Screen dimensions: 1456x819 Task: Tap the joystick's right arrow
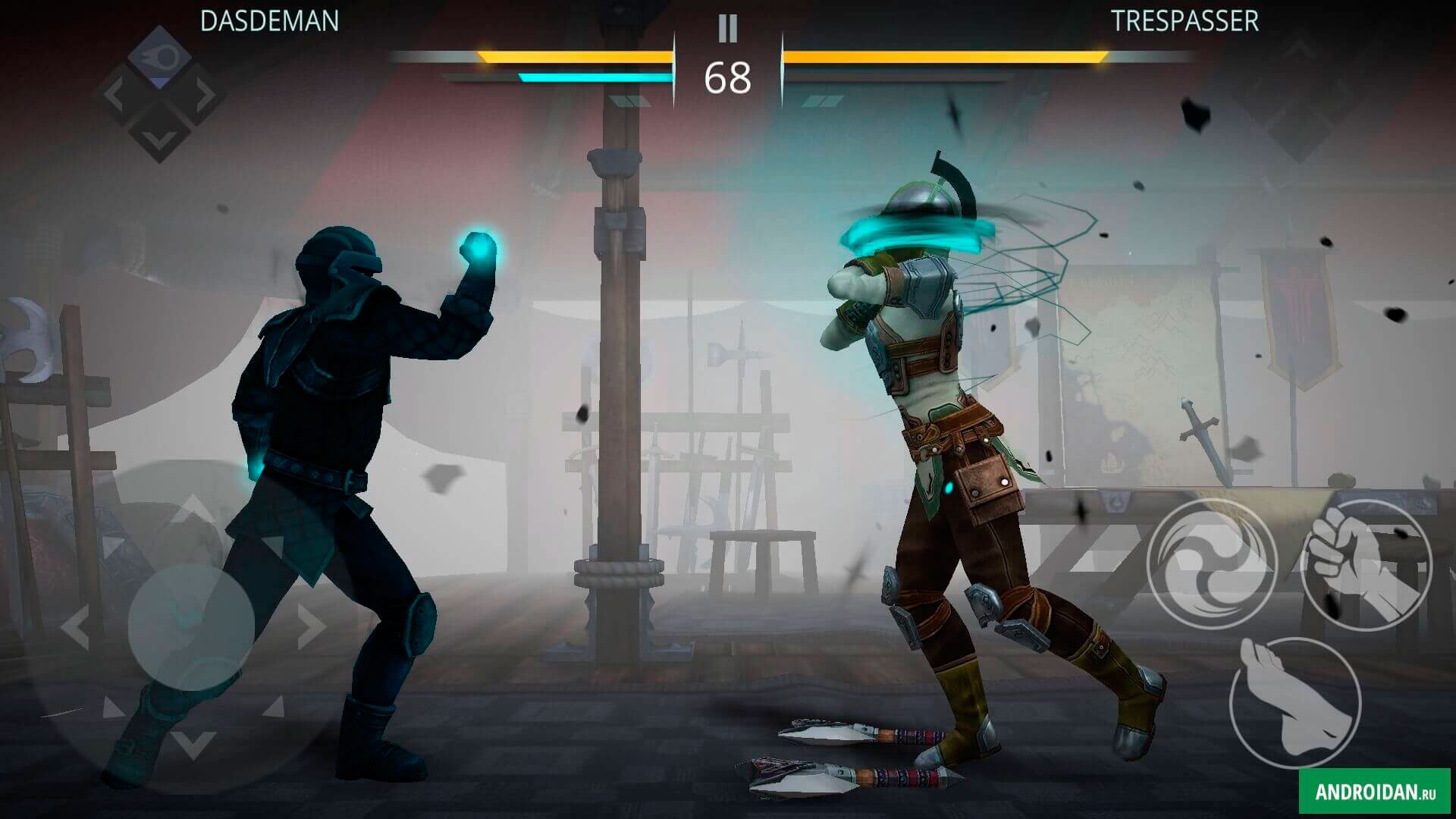311,626
